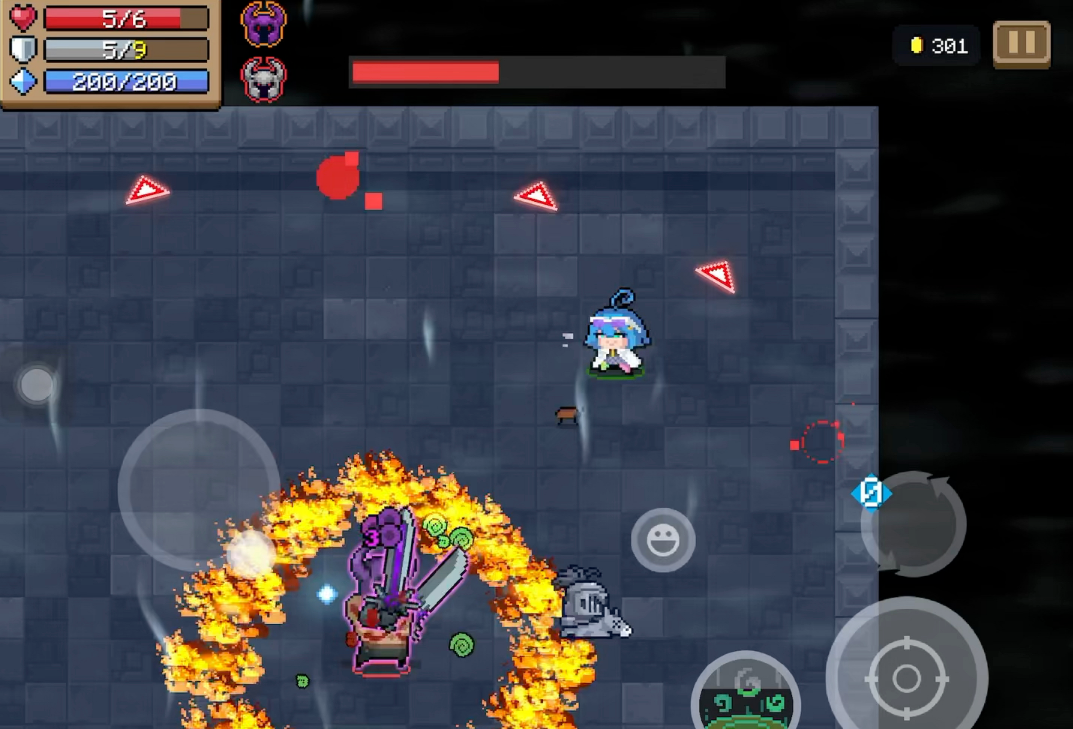Viewport: 1073px width, 729px height.
Task: Touch the virtual movement joystick
Action: coord(199,489)
